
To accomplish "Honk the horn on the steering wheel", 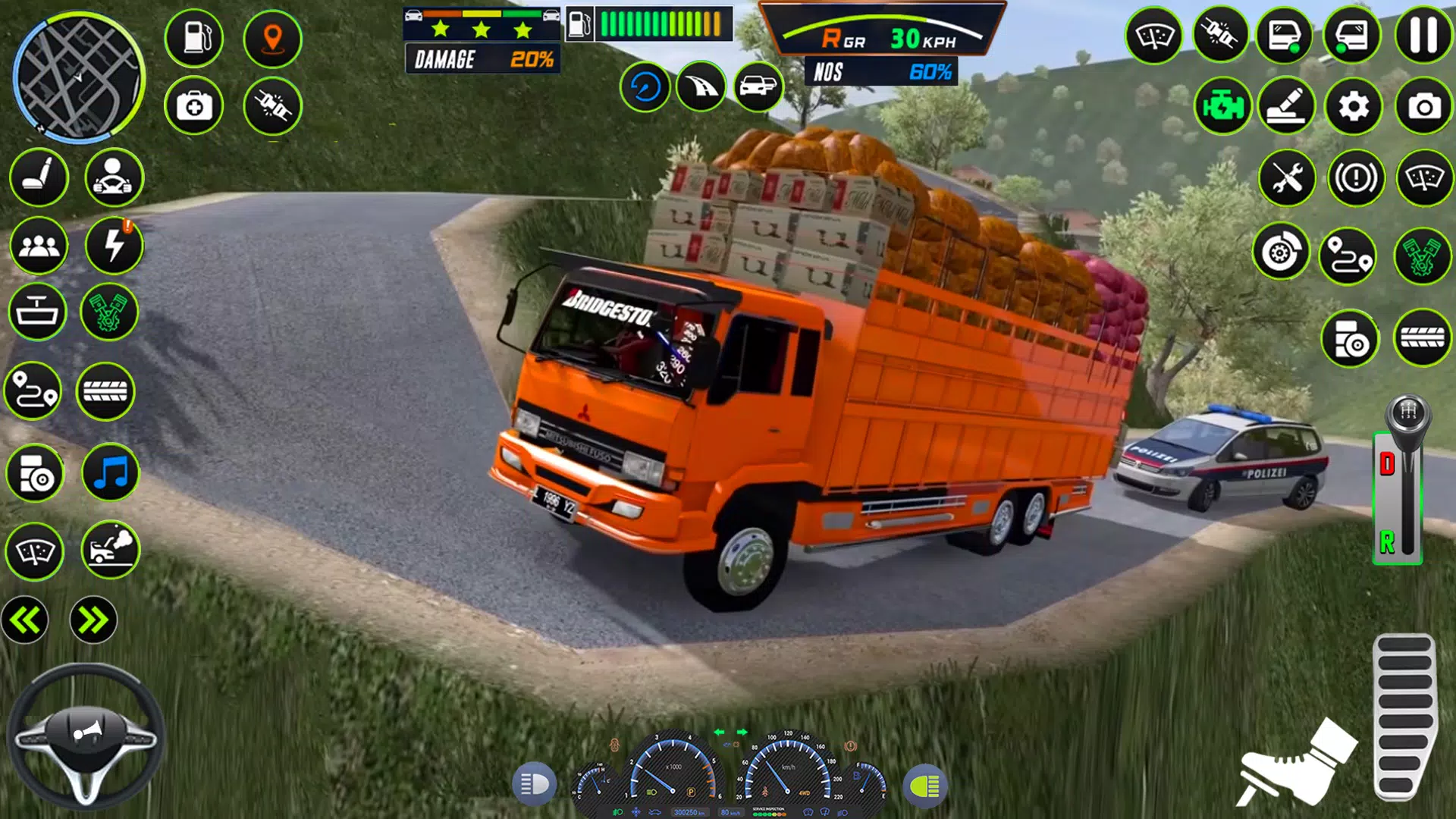I will [86, 732].
